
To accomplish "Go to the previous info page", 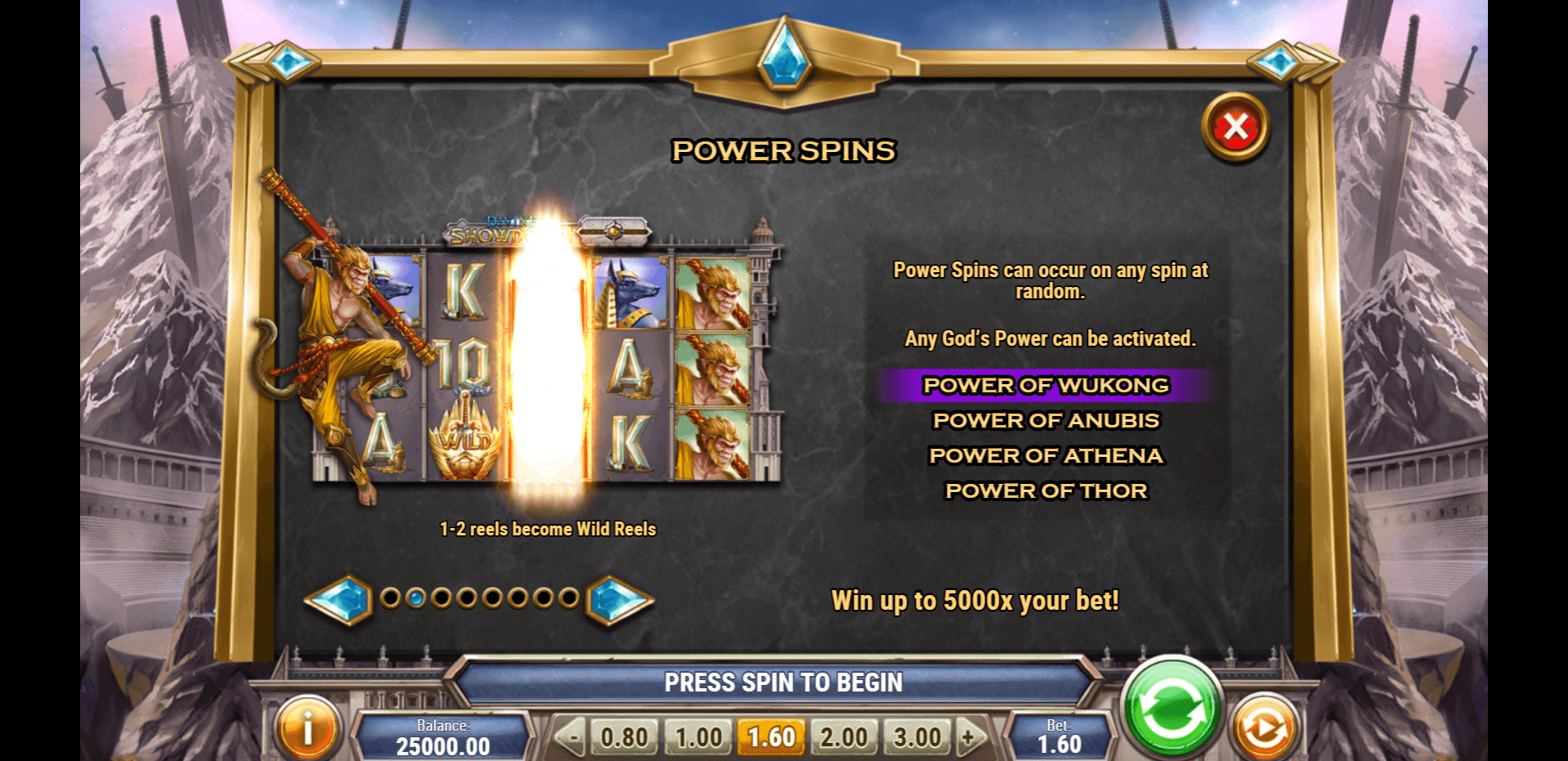I will pos(340,600).
